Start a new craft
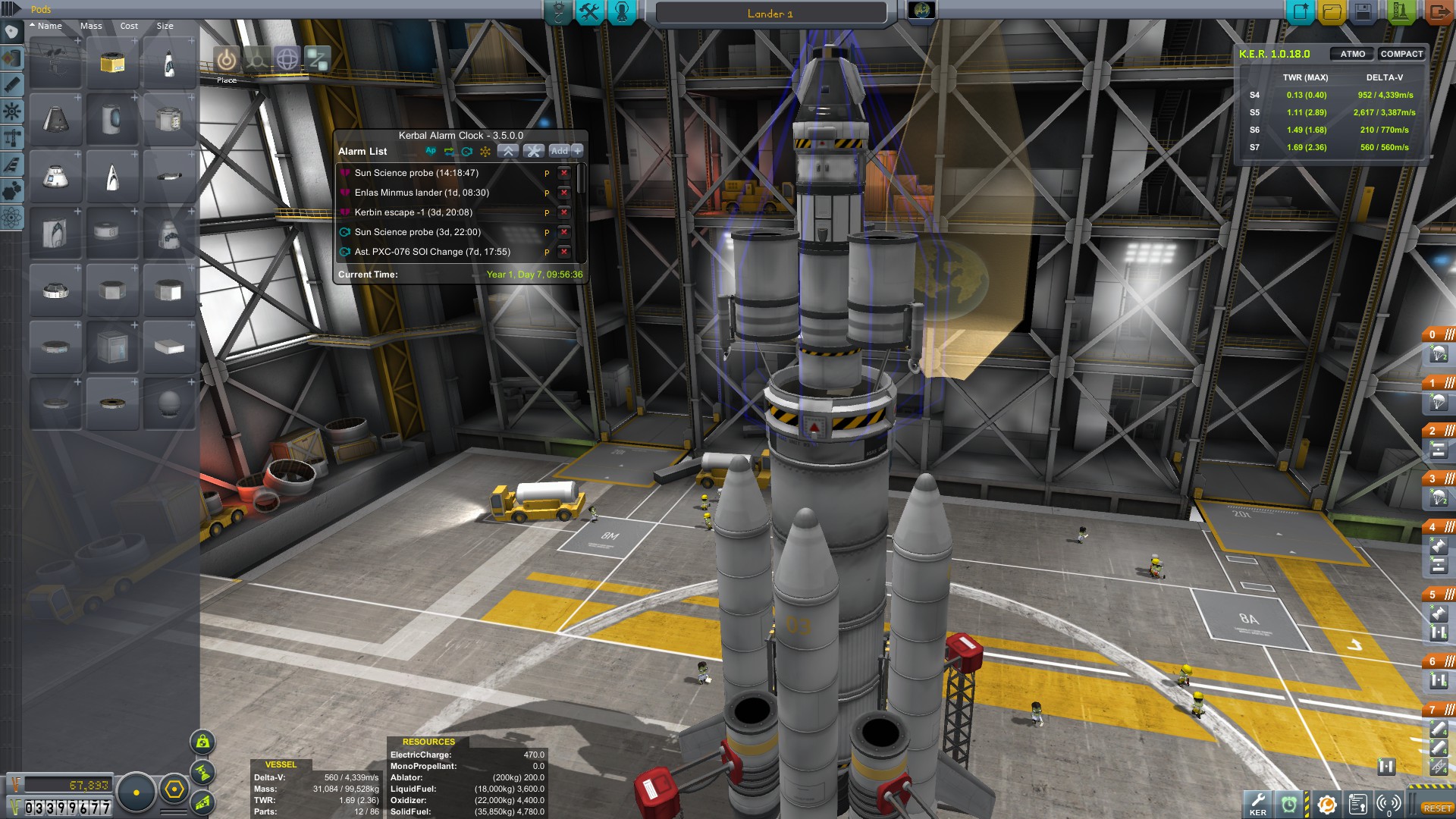 [1301, 12]
